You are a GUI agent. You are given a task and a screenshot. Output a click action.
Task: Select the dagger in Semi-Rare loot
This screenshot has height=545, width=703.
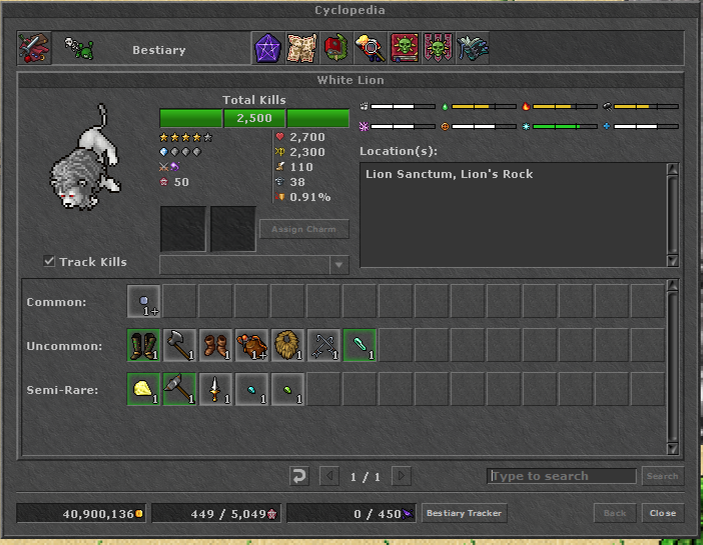[216, 389]
